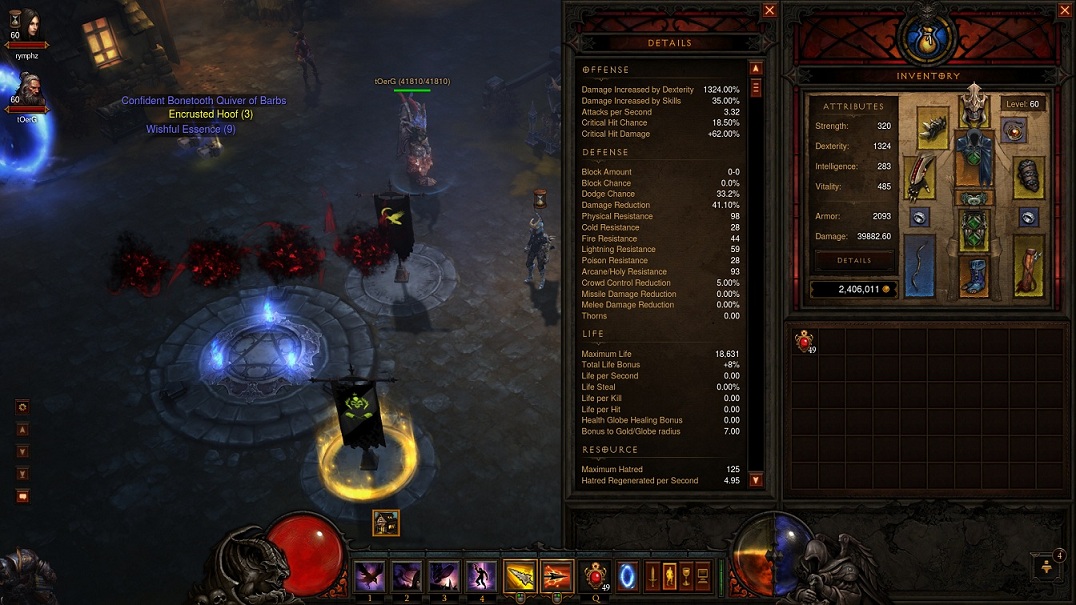Select the health potion in the backpack

[805, 342]
